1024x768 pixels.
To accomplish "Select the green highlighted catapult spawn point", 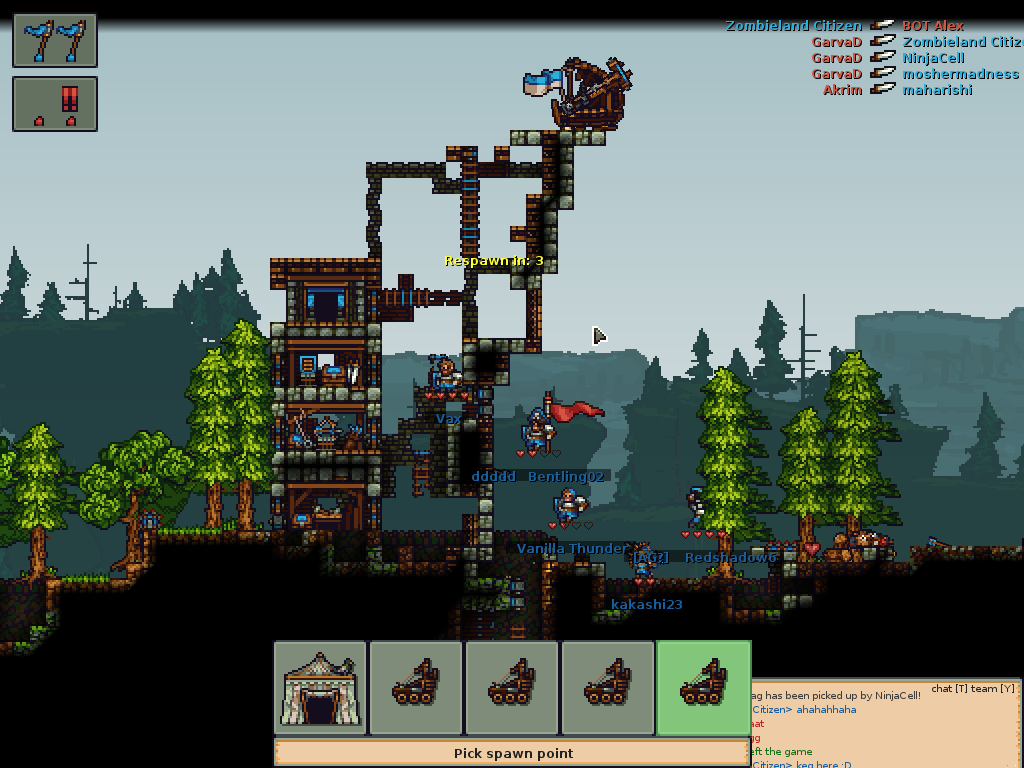I will click(x=703, y=688).
